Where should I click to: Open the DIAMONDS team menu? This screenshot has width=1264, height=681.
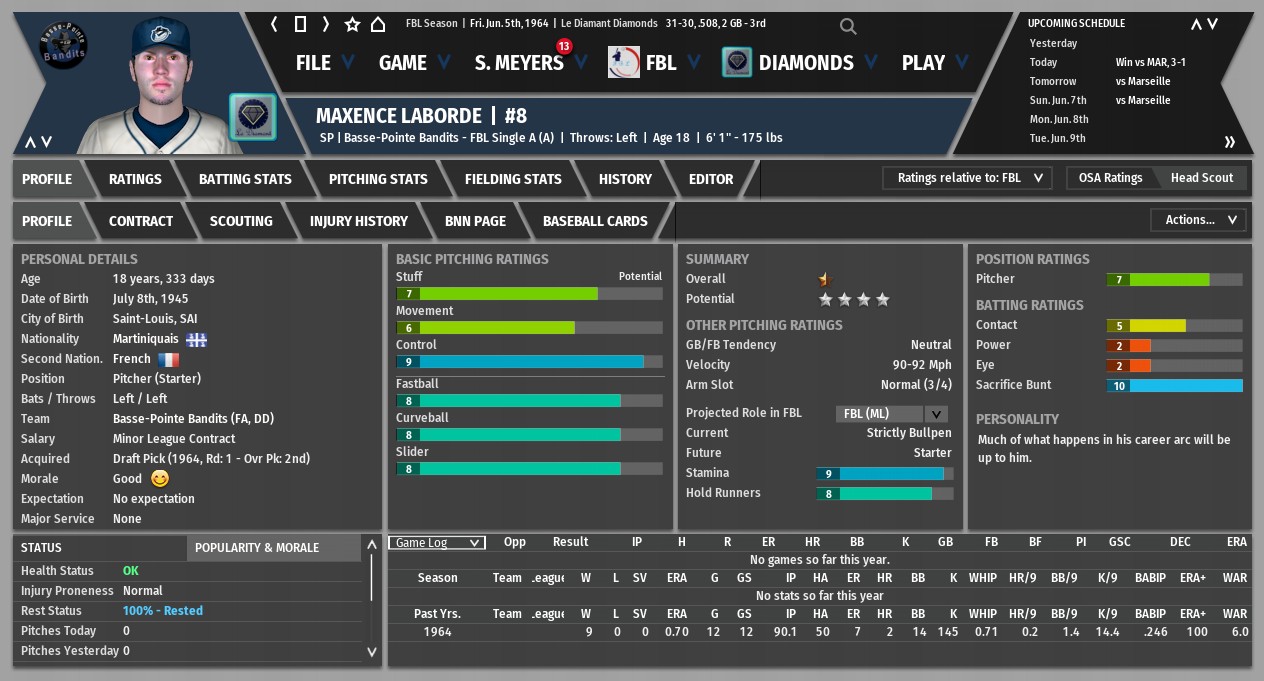805,63
